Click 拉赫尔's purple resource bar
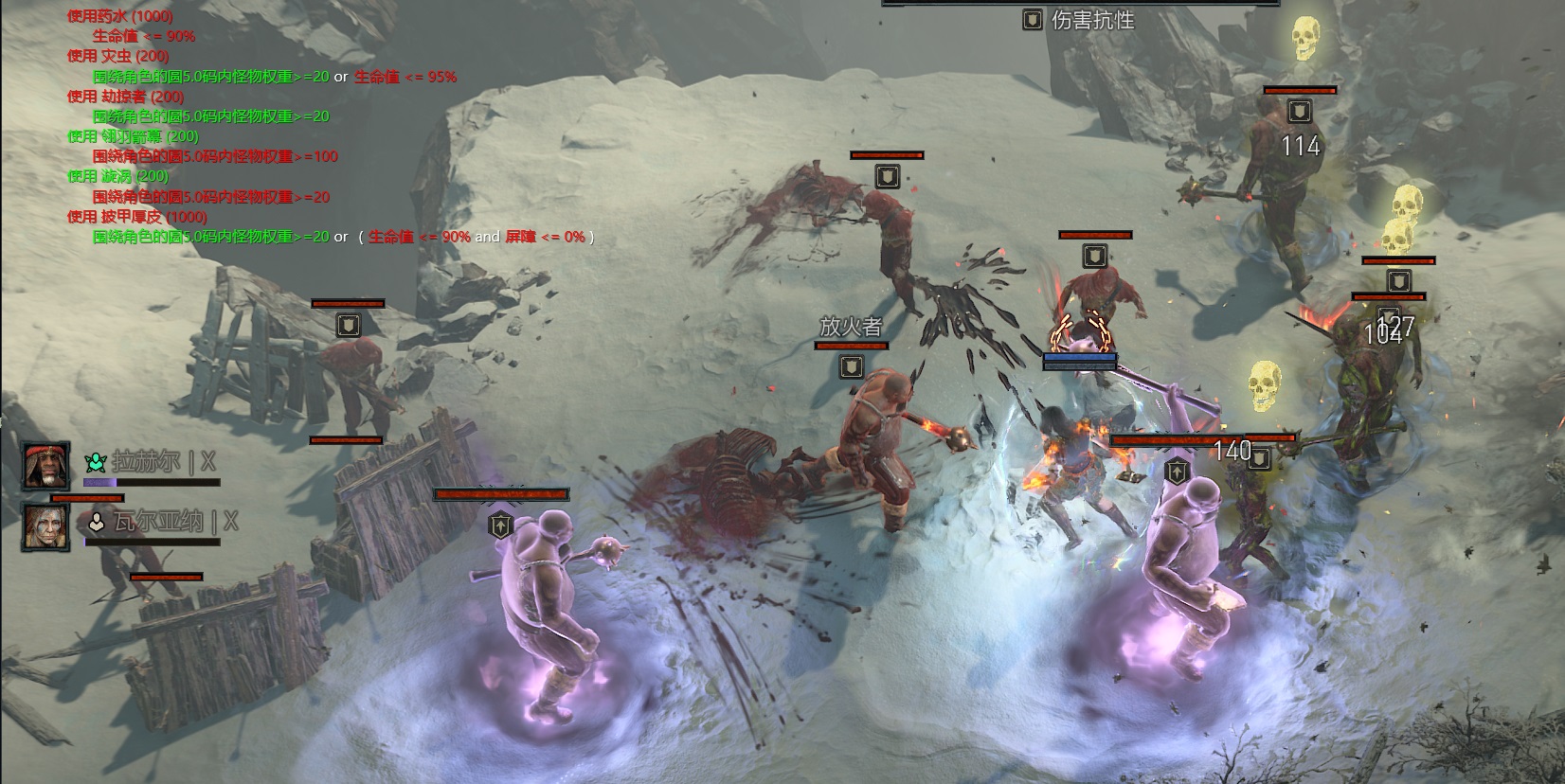1565x784 pixels. [x=100, y=481]
